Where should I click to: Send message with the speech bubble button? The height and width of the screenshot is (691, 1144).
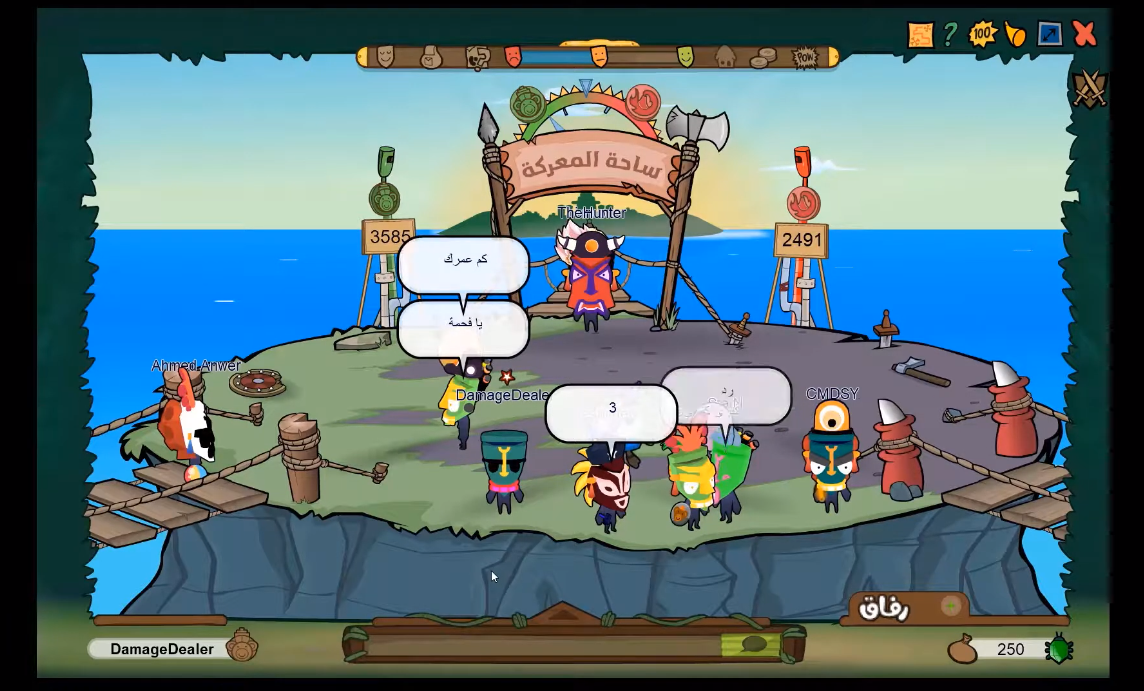pyautogui.click(x=754, y=644)
